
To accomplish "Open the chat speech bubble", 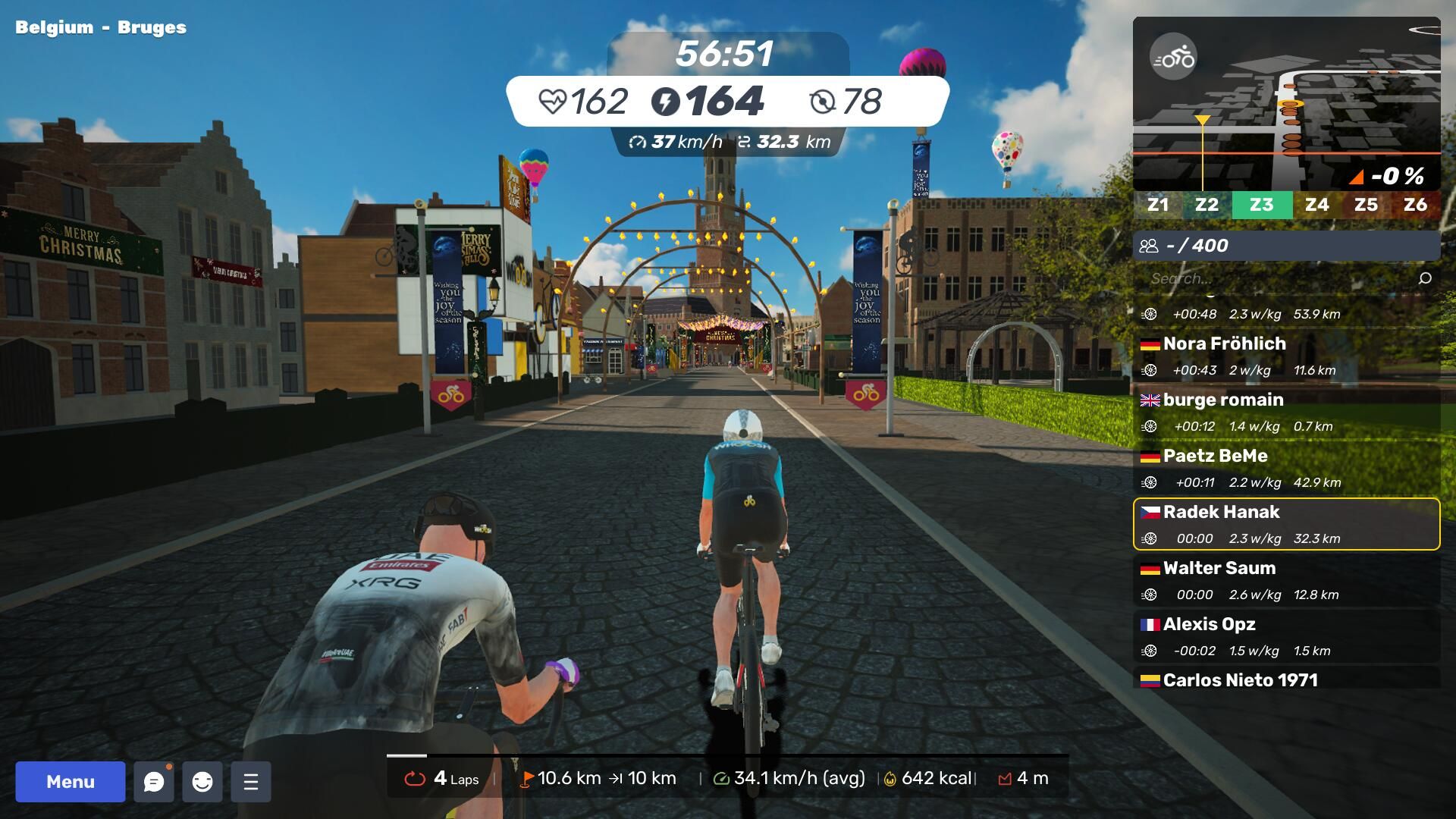I will coord(154,782).
